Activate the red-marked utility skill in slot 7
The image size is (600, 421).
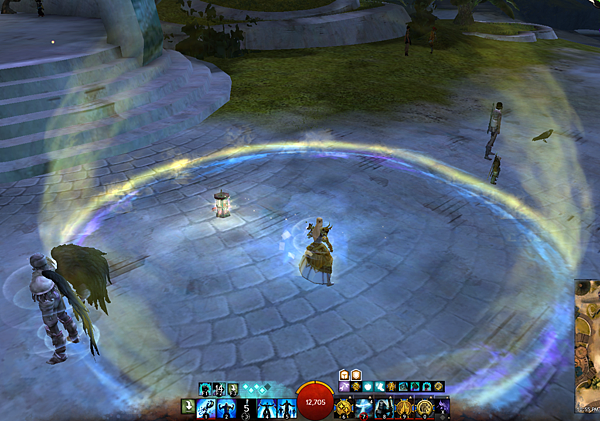pos(364,407)
